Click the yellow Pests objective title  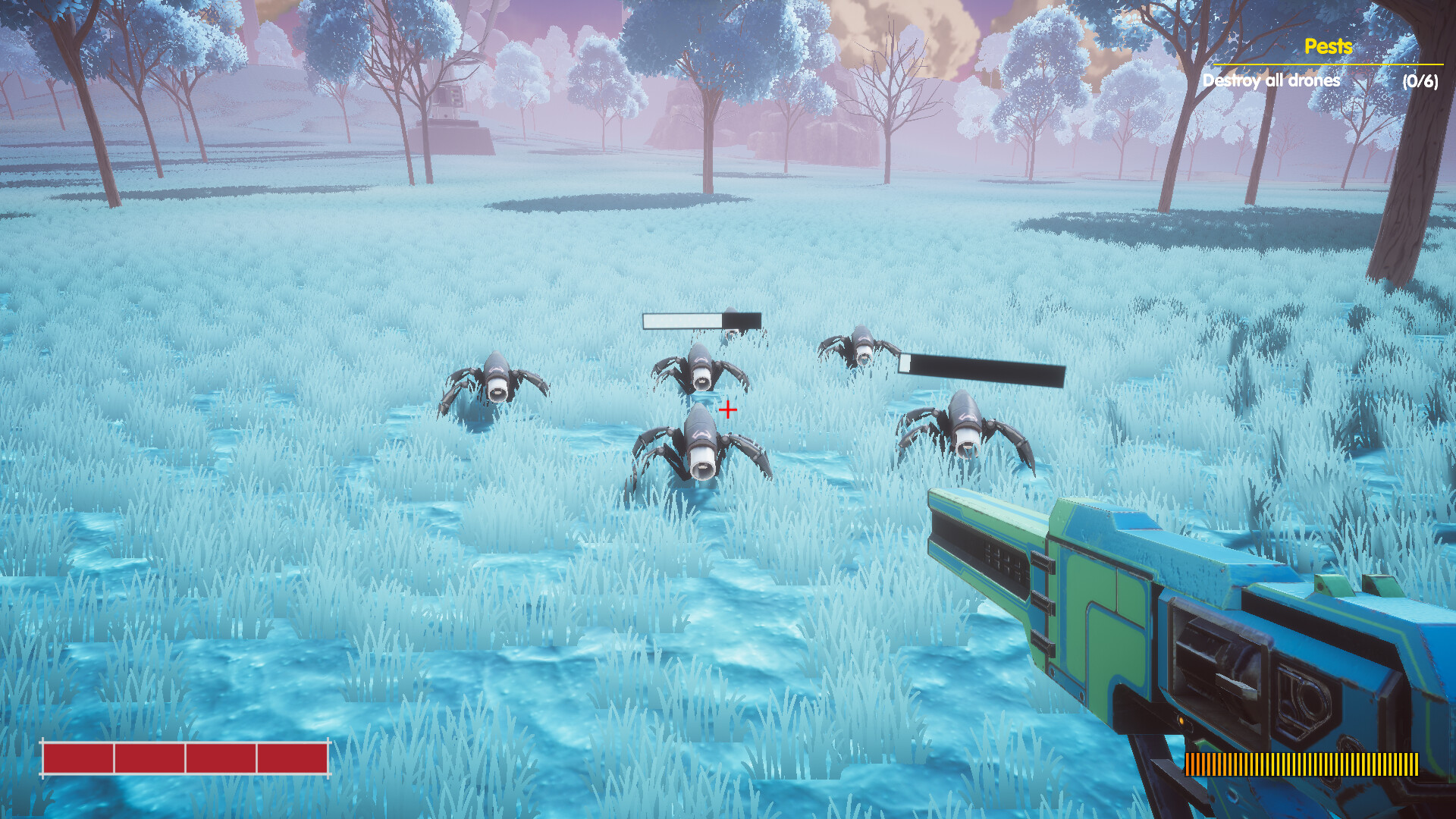coord(1328,47)
